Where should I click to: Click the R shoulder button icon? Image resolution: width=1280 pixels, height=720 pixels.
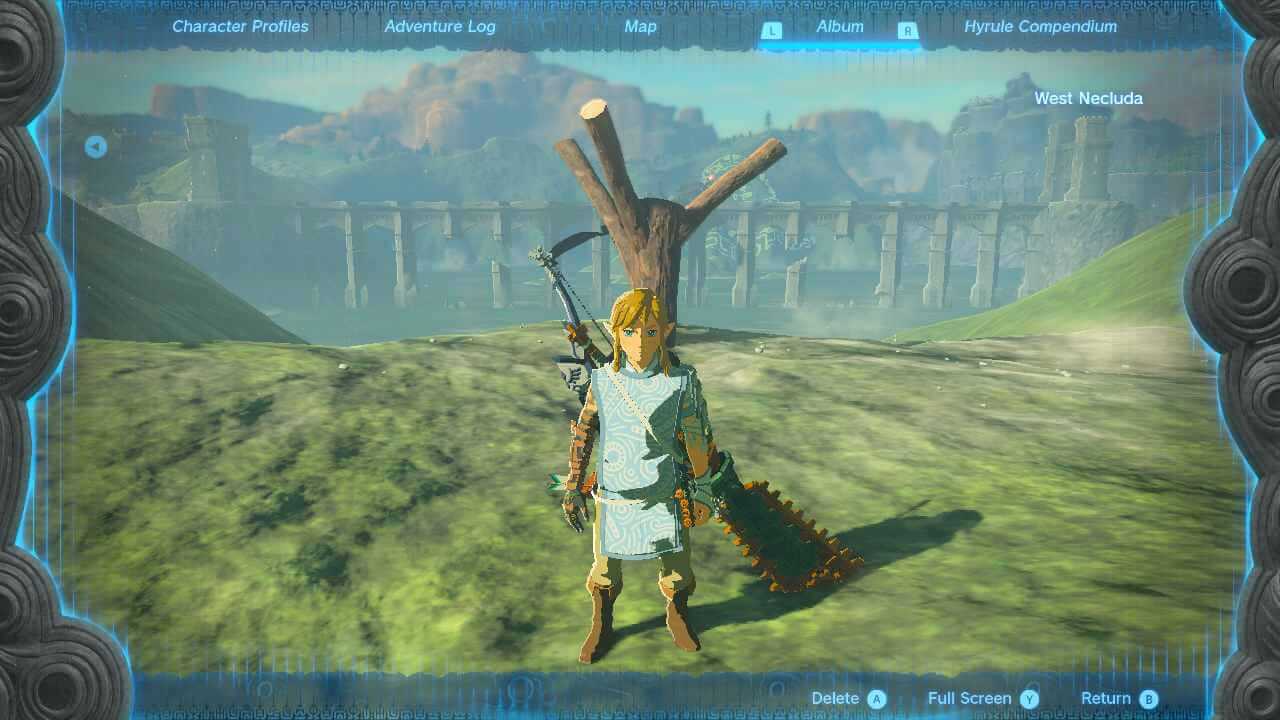tap(907, 28)
